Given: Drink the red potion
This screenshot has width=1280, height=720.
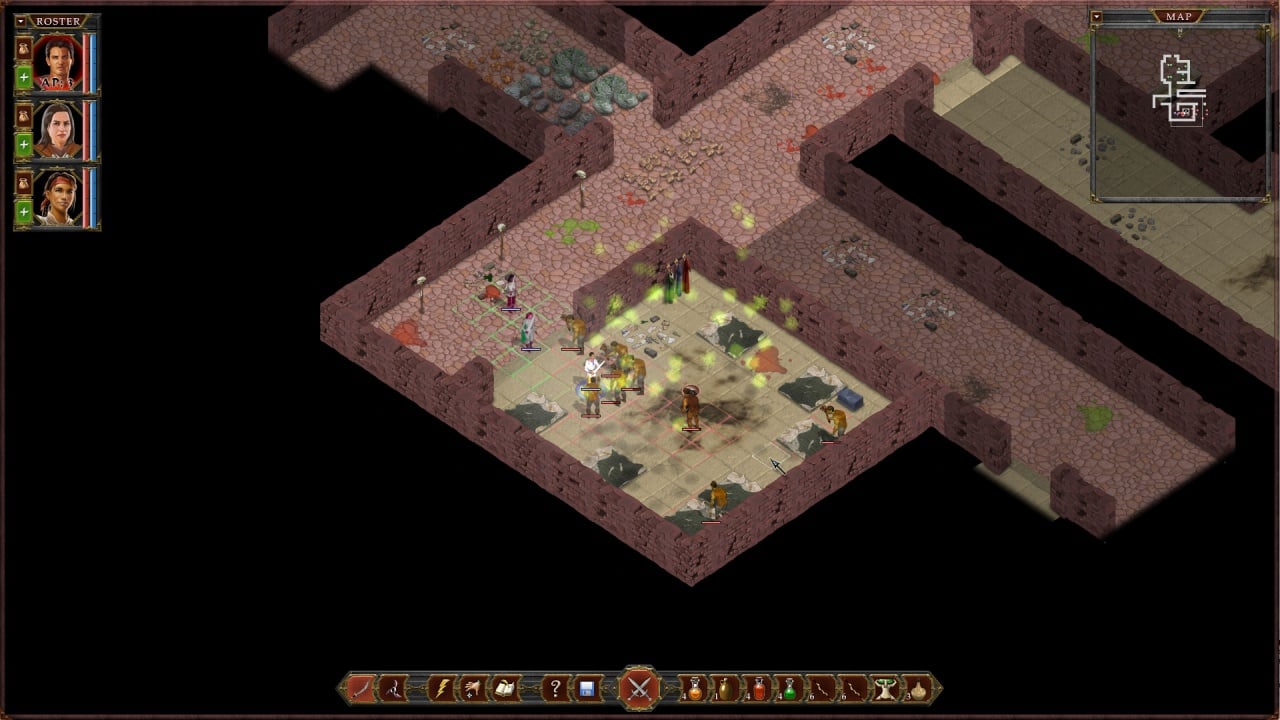Looking at the screenshot, I should 758,688.
